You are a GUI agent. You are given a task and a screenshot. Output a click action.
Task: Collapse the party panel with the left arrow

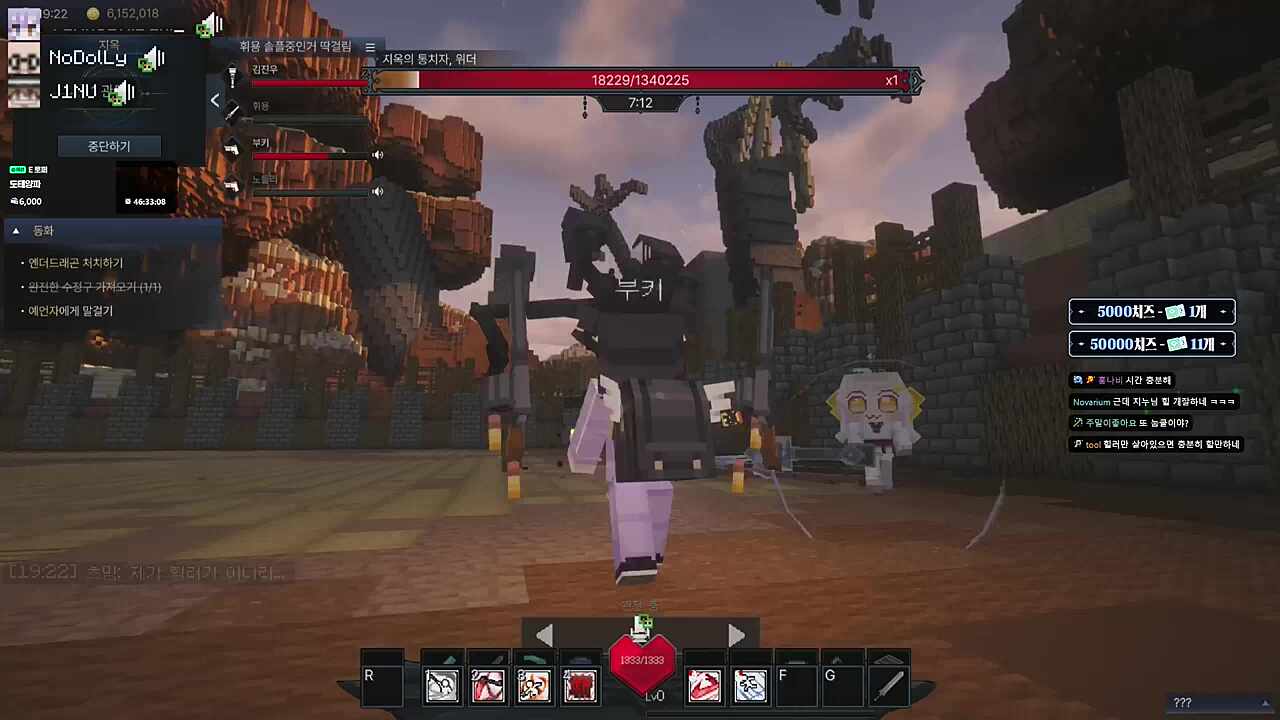point(215,100)
